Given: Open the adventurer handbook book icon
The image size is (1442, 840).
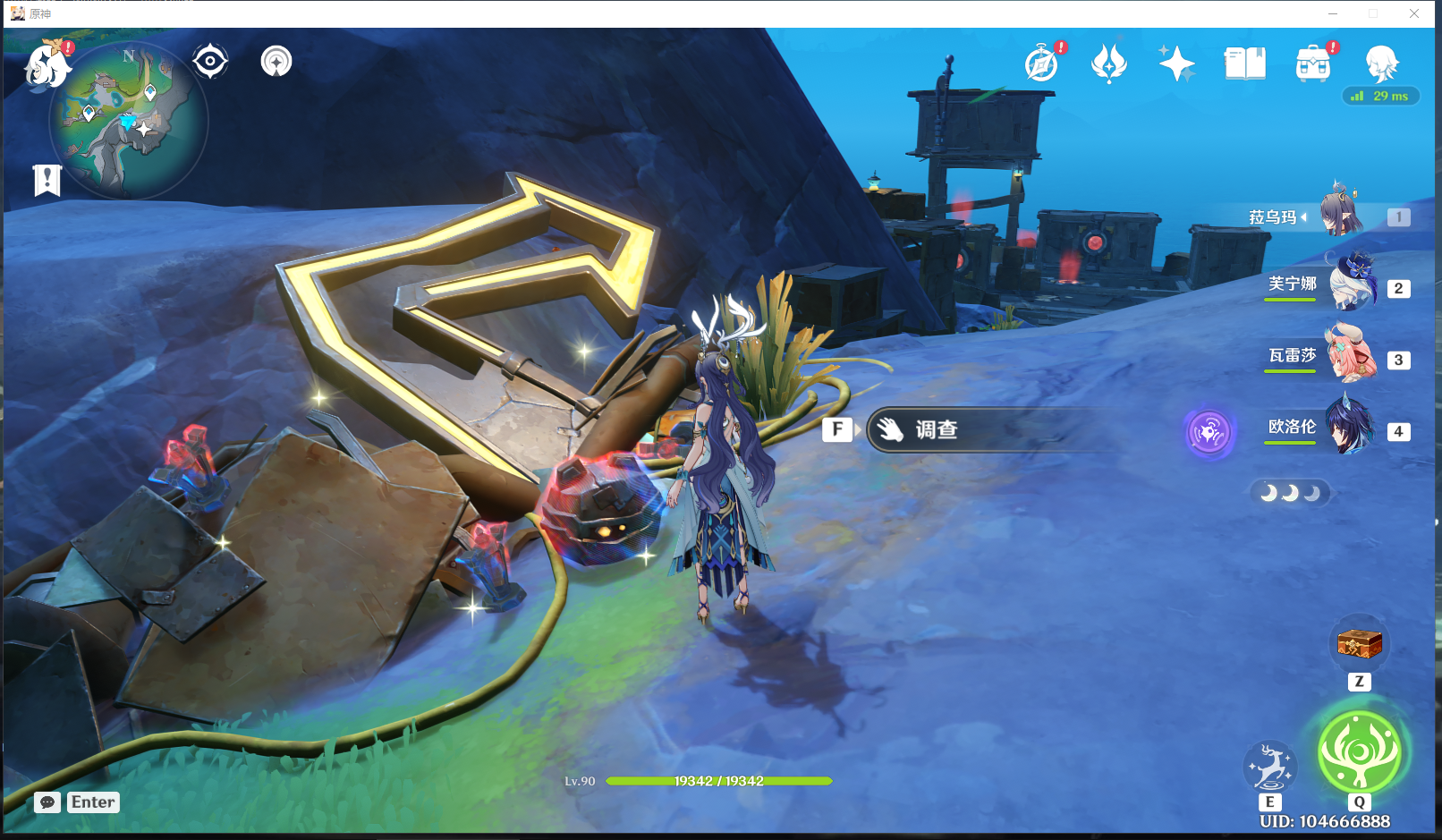Looking at the screenshot, I should coord(1244,64).
